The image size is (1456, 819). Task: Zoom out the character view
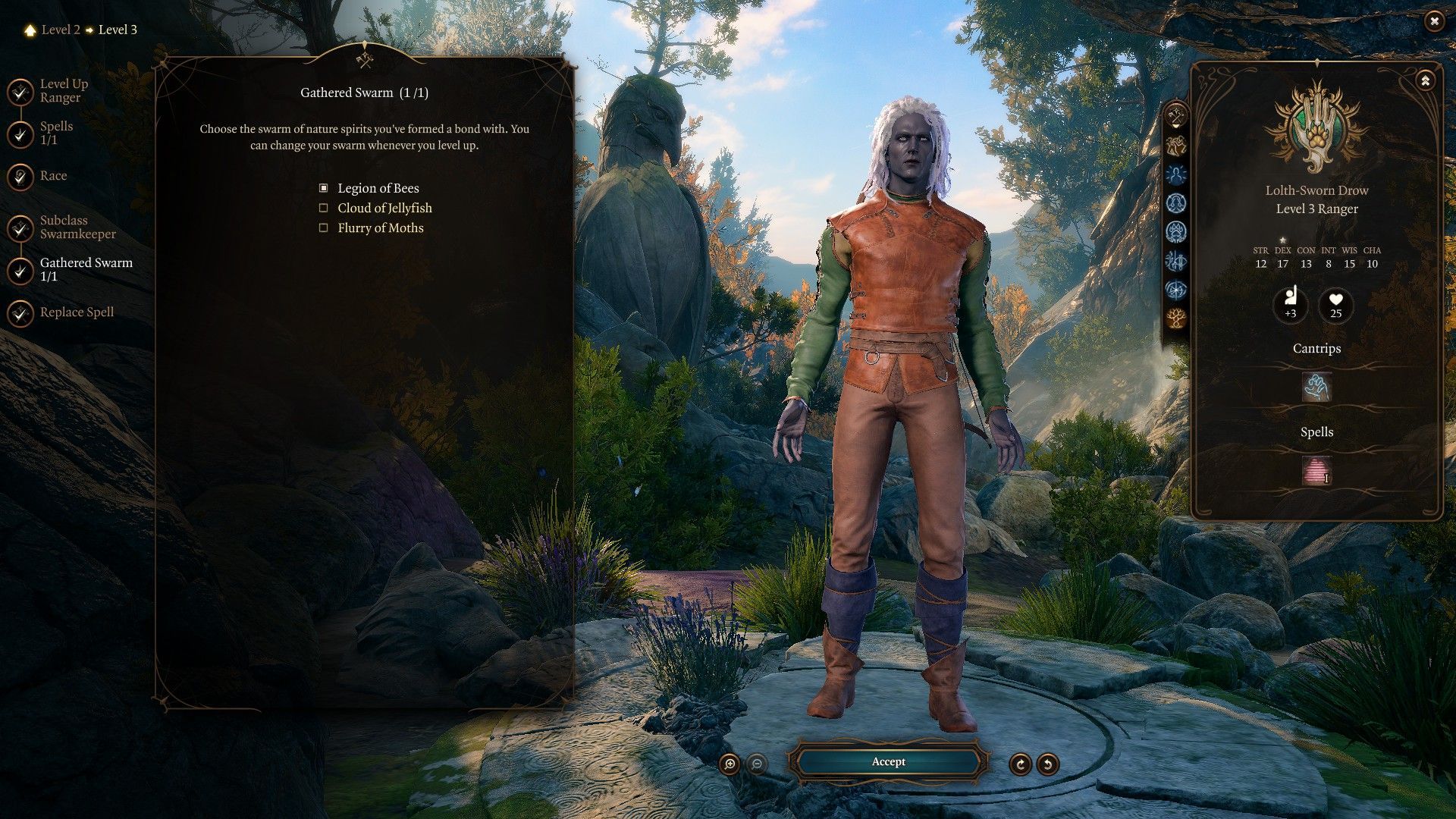pos(757,764)
